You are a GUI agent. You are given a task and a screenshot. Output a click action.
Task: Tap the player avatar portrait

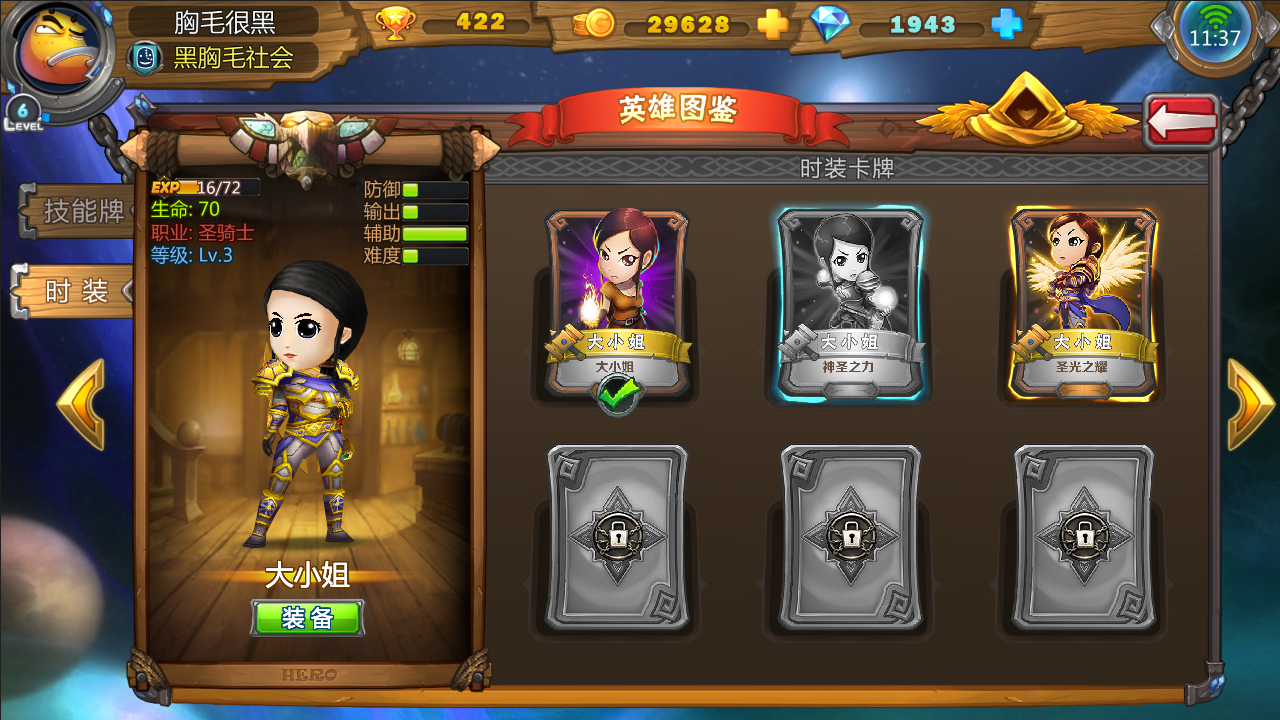pyautogui.click(x=55, y=45)
